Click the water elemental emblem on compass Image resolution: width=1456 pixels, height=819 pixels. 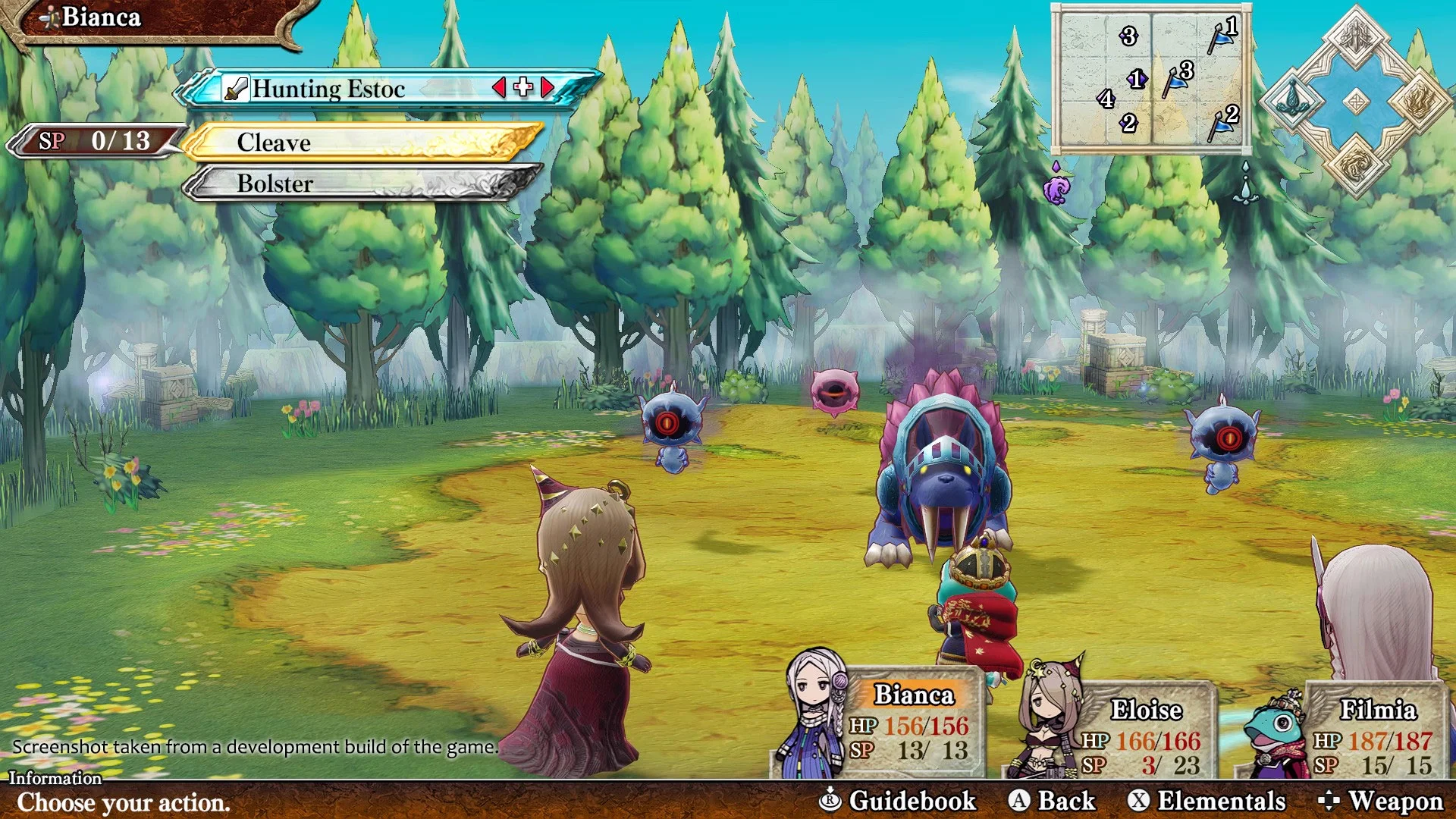(x=1294, y=100)
